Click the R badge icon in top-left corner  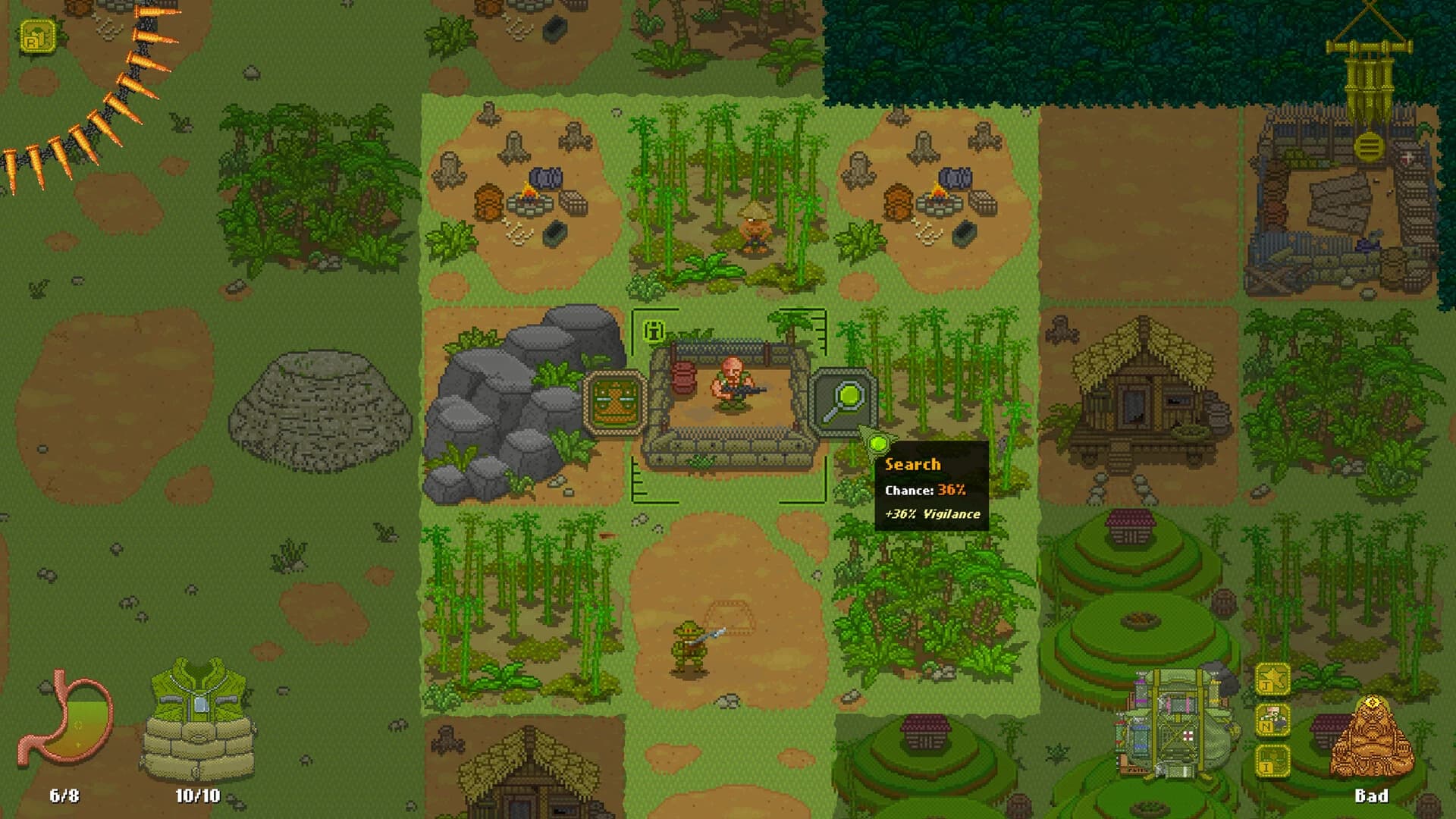pos(36,34)
